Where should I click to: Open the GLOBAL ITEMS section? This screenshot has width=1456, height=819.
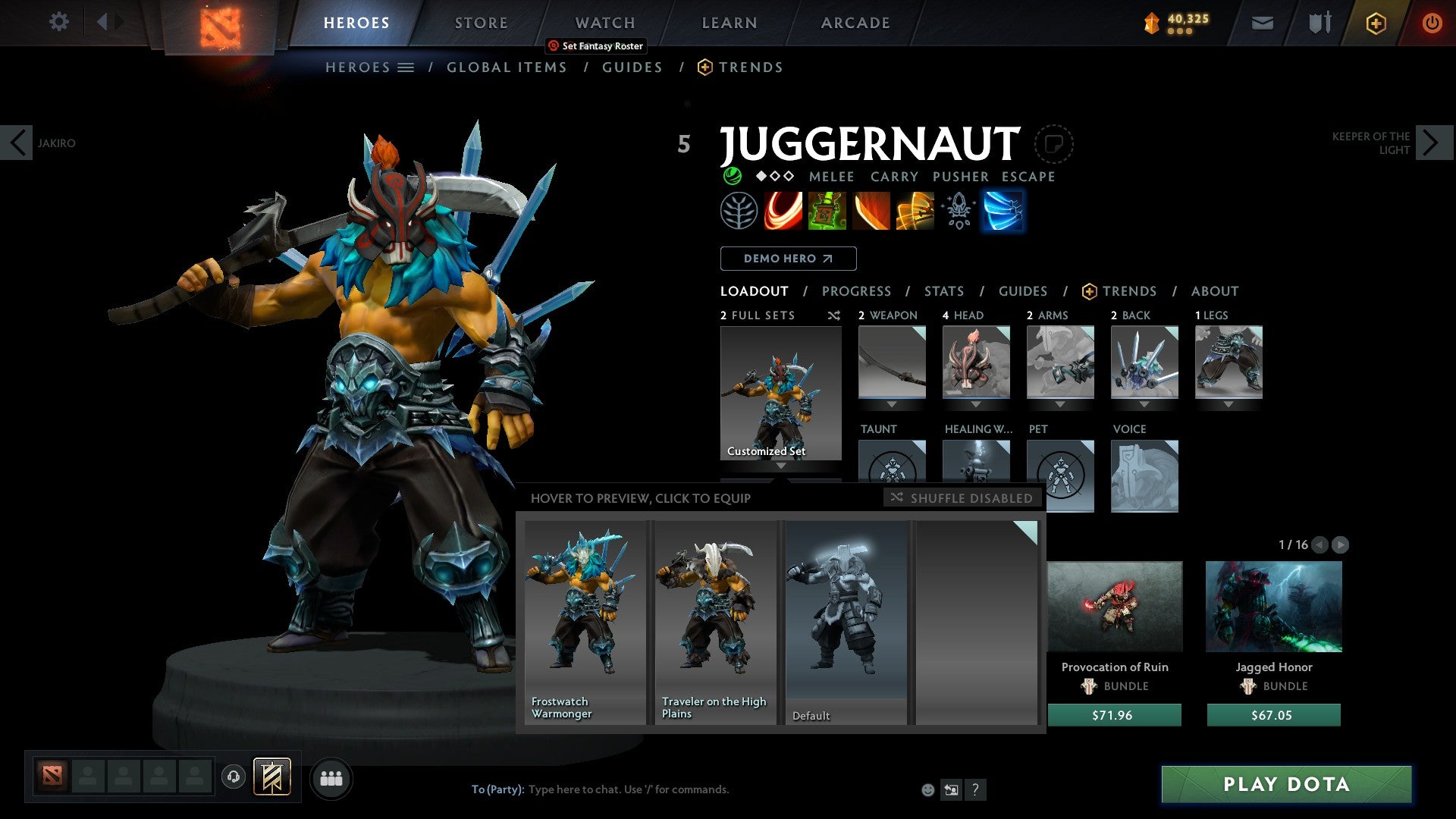(x=507, y=67)
